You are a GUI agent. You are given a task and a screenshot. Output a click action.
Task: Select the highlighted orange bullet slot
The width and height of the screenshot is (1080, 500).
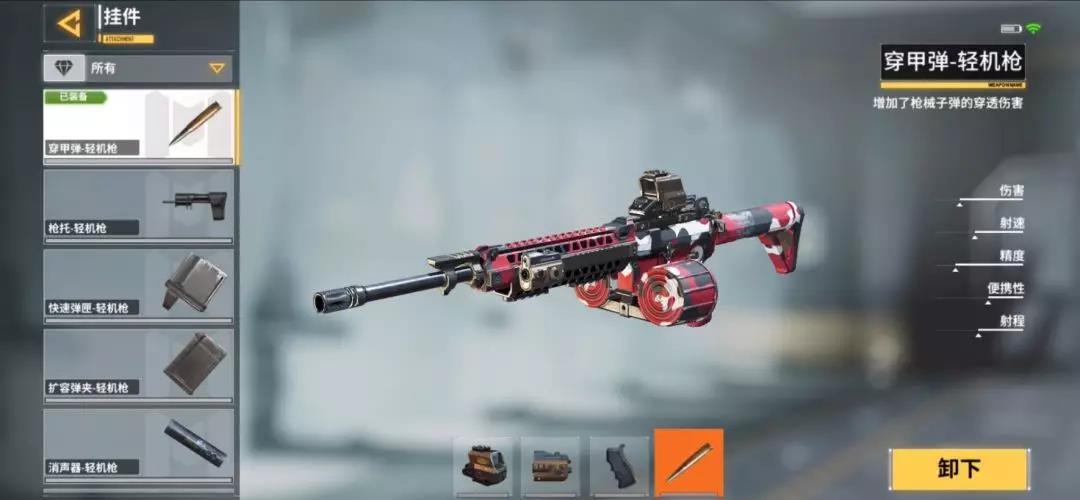(688, 463)
